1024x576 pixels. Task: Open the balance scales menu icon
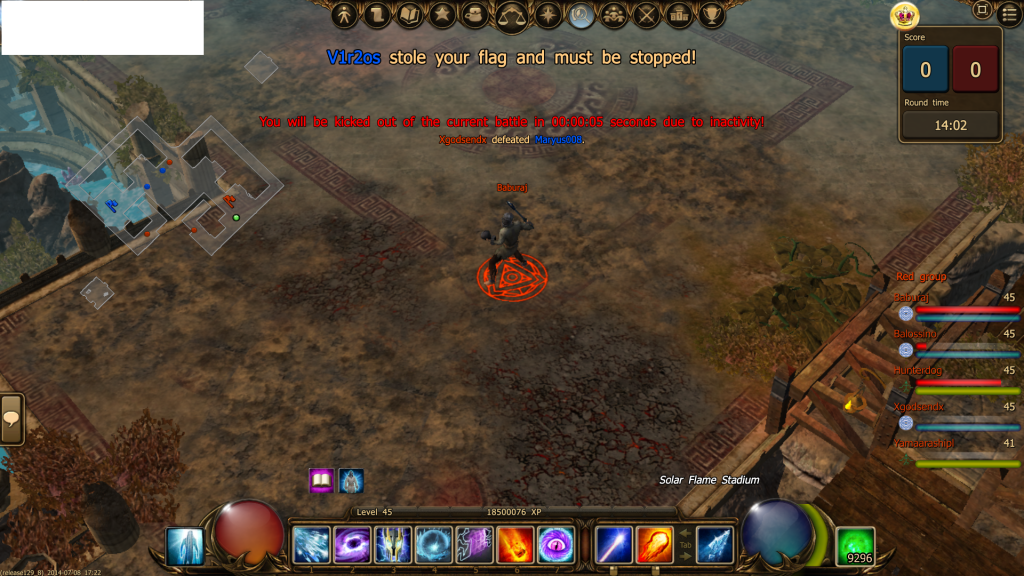[513, 15]
